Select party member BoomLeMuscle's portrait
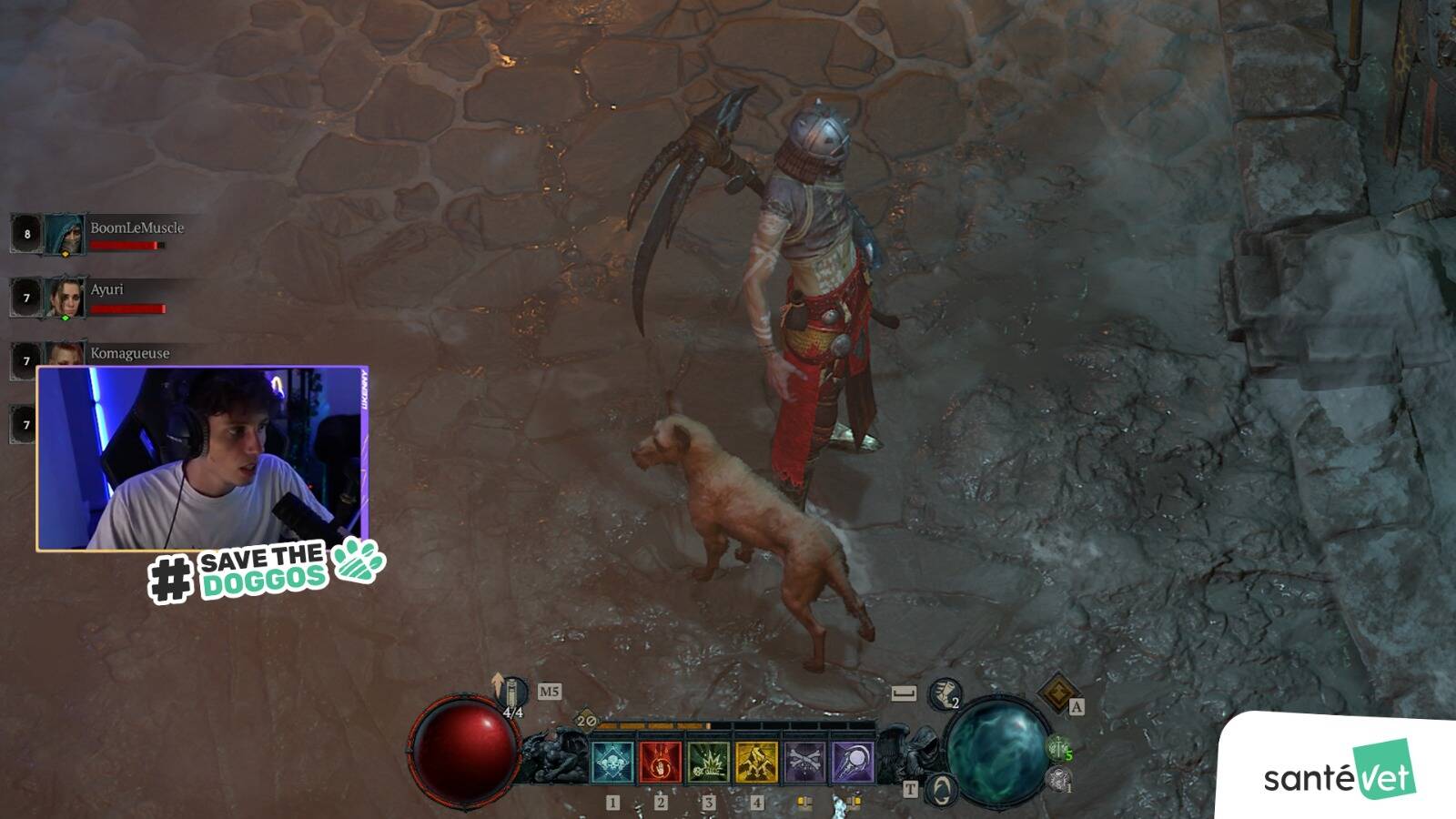1456x819 pixels. pyautogui.click(x=65, y=235)
